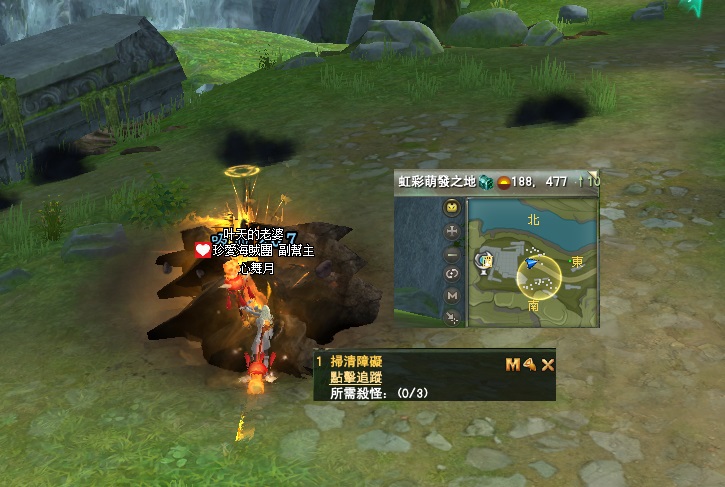Click the circular arrows minimap button
Screen dimensions: 725x487
[x=452, y=274]
